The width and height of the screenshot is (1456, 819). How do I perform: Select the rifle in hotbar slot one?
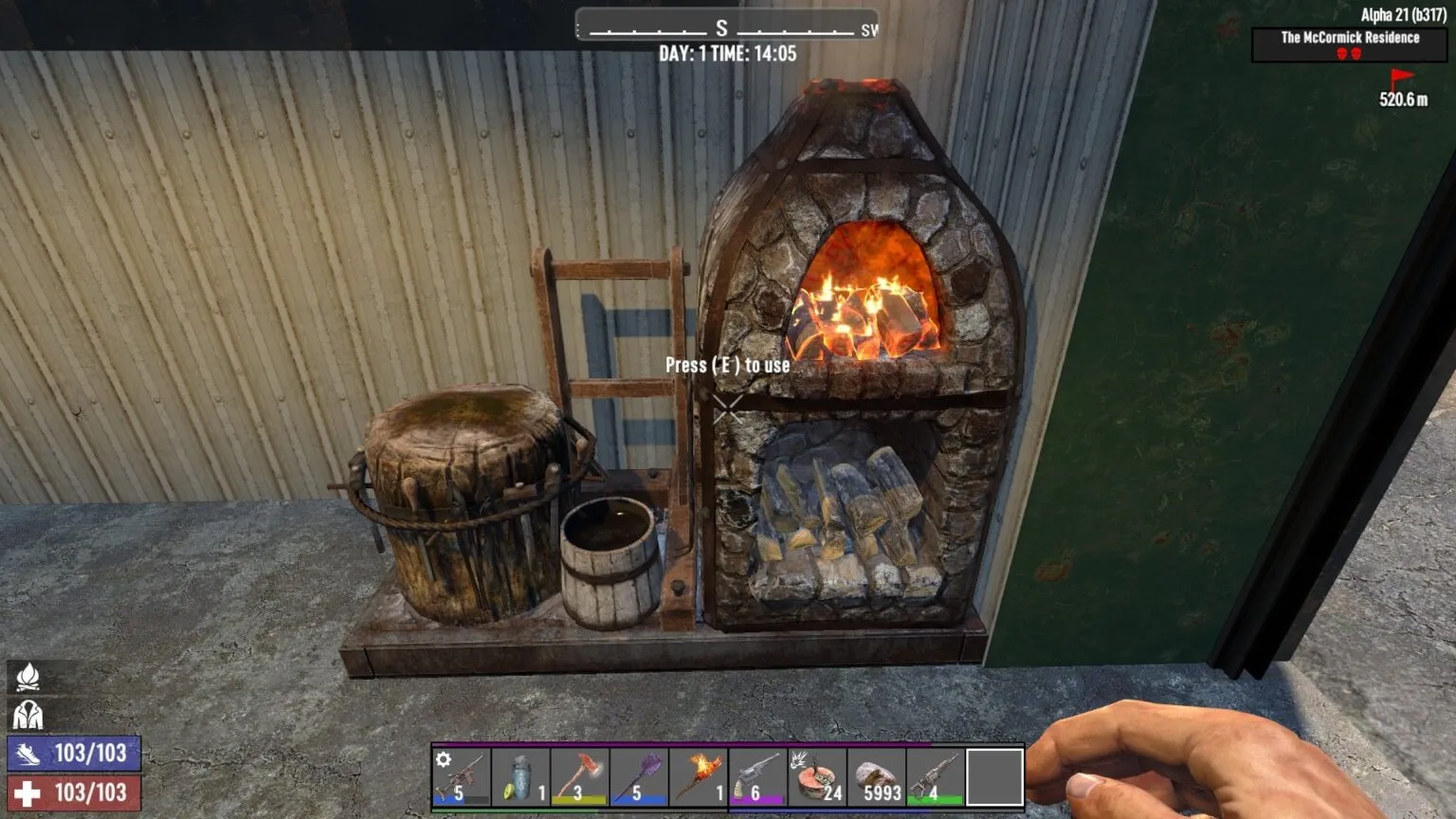pyautogui.click(x=461, y=777)
